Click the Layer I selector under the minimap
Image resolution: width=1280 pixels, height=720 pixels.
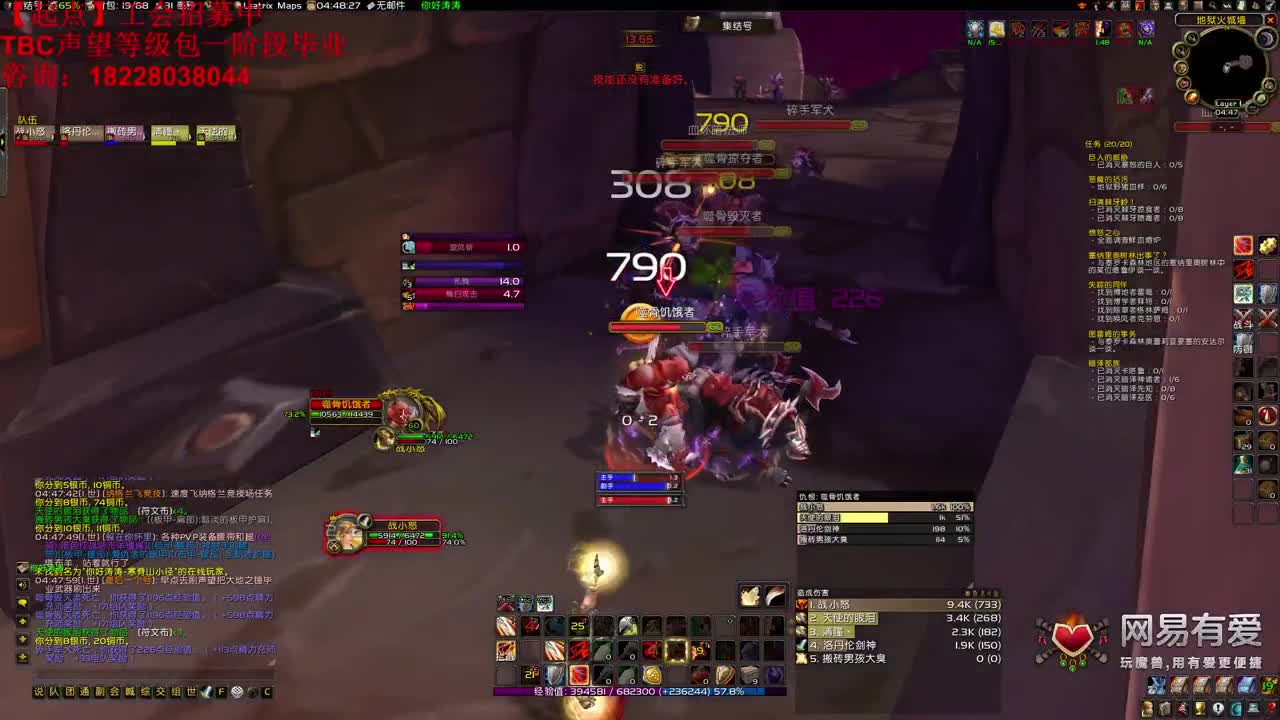[1226, 103]
